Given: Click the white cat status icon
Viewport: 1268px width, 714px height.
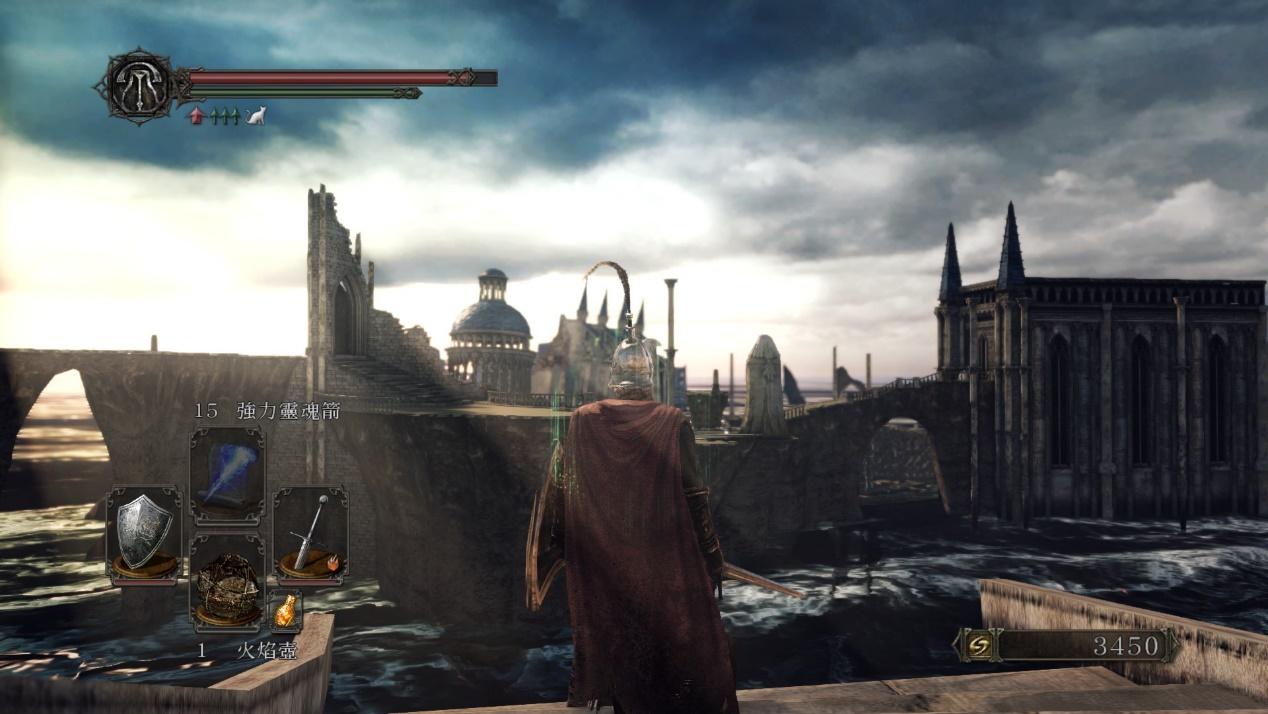Looking at the screenshot, I should coord(256,116).
